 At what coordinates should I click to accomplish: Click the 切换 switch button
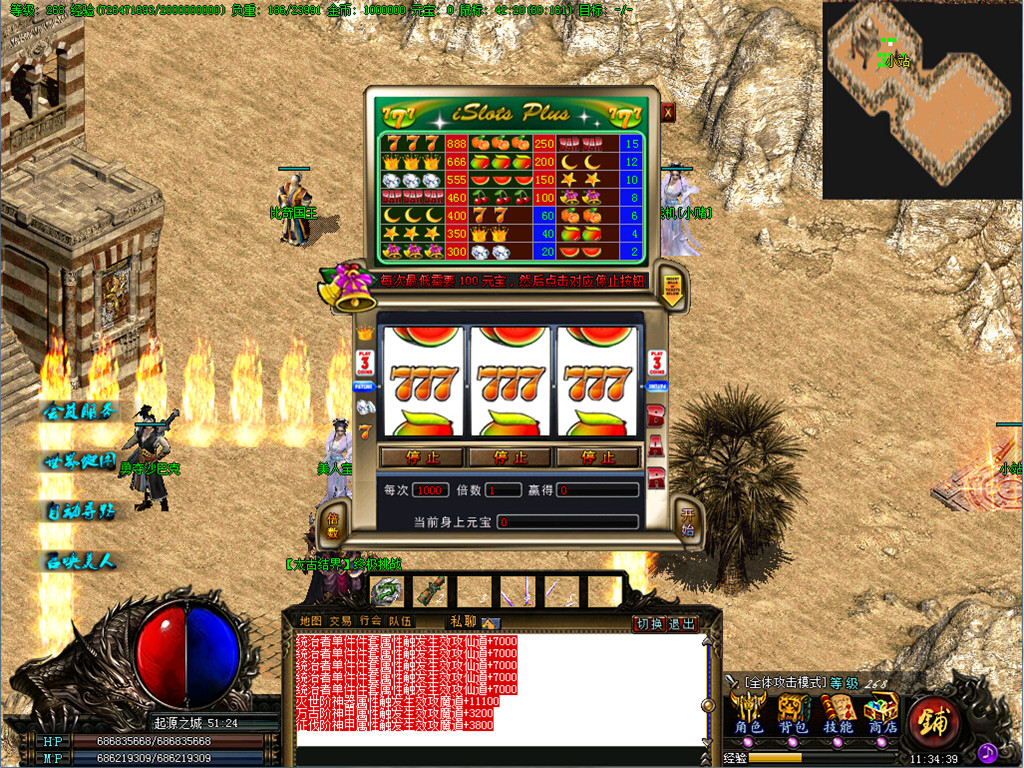[x=649, y=624]
